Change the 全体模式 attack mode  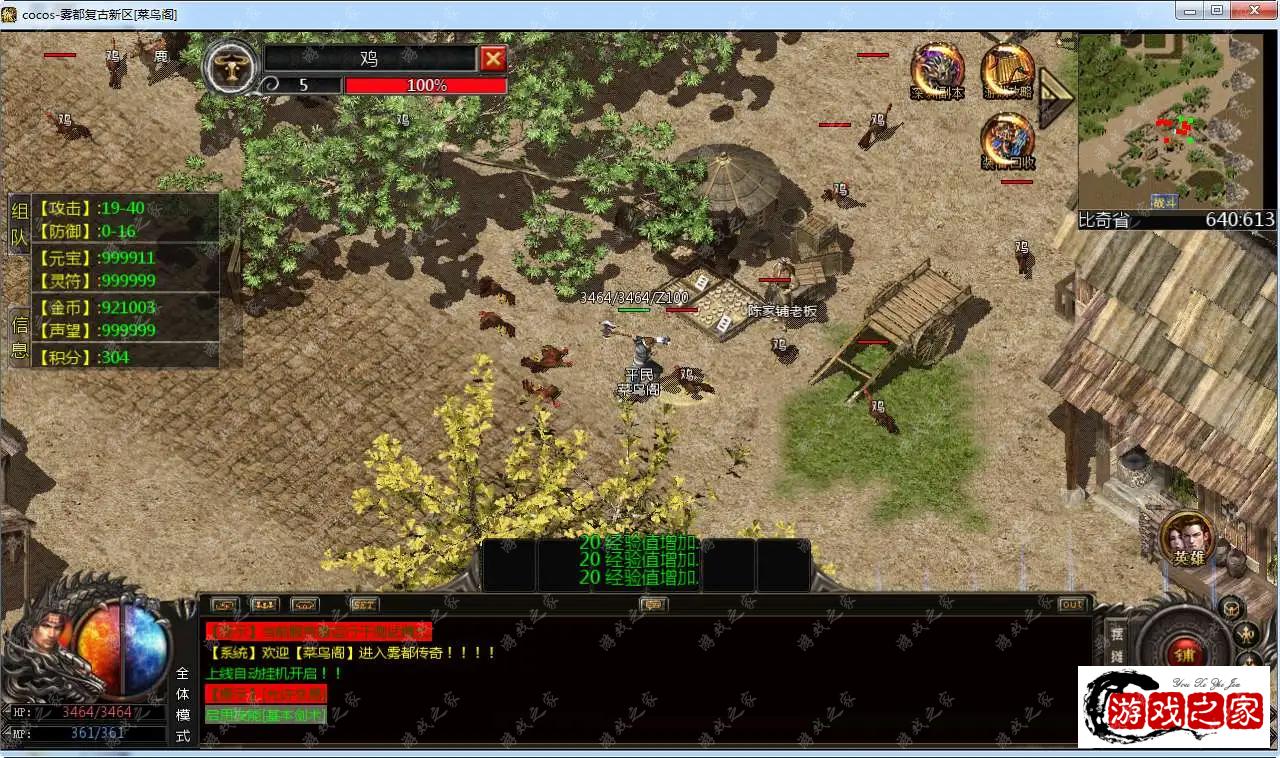182,704
